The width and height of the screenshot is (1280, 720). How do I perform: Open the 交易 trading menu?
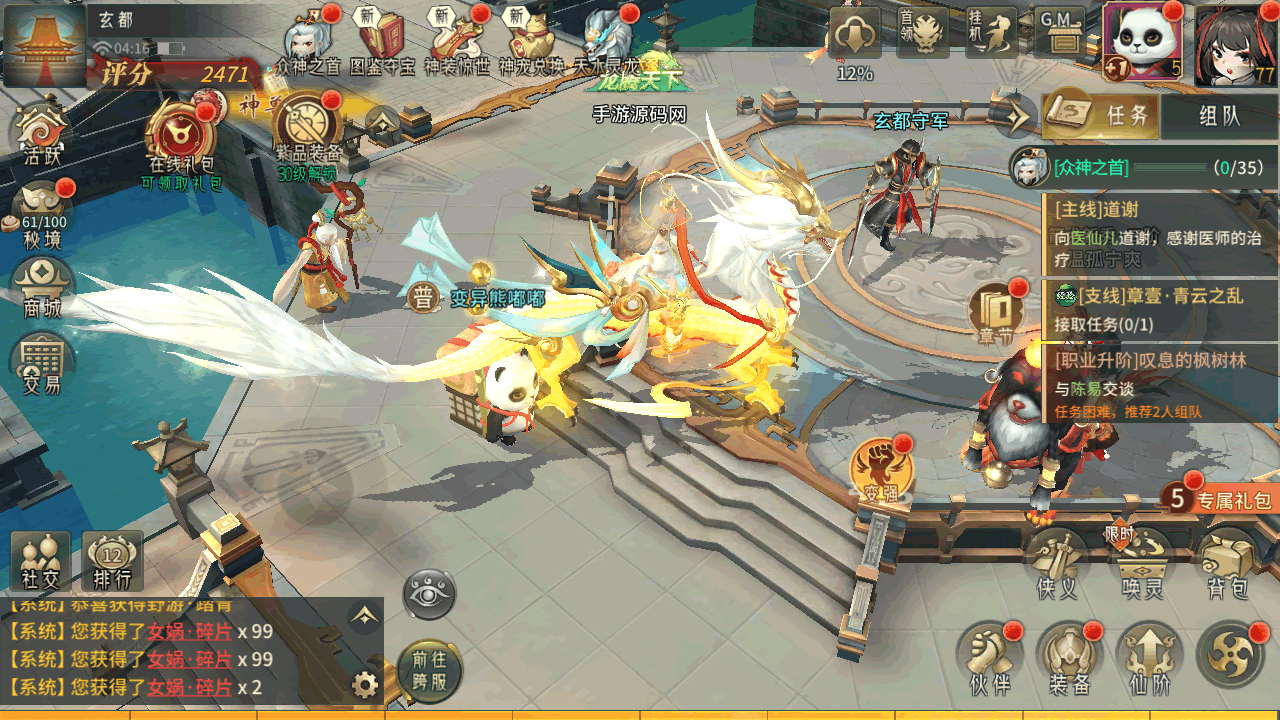tap(43, 362)
